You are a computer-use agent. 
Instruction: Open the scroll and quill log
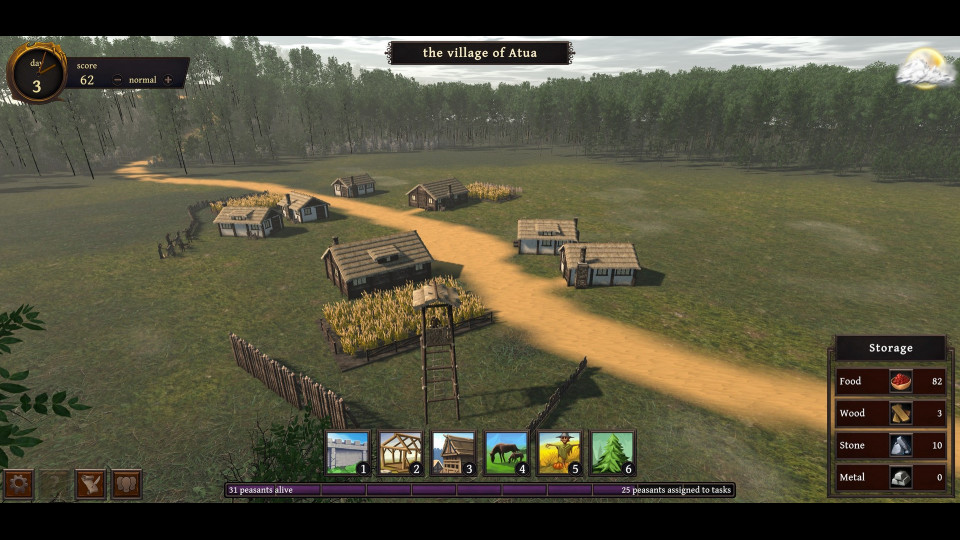point(90,484)
